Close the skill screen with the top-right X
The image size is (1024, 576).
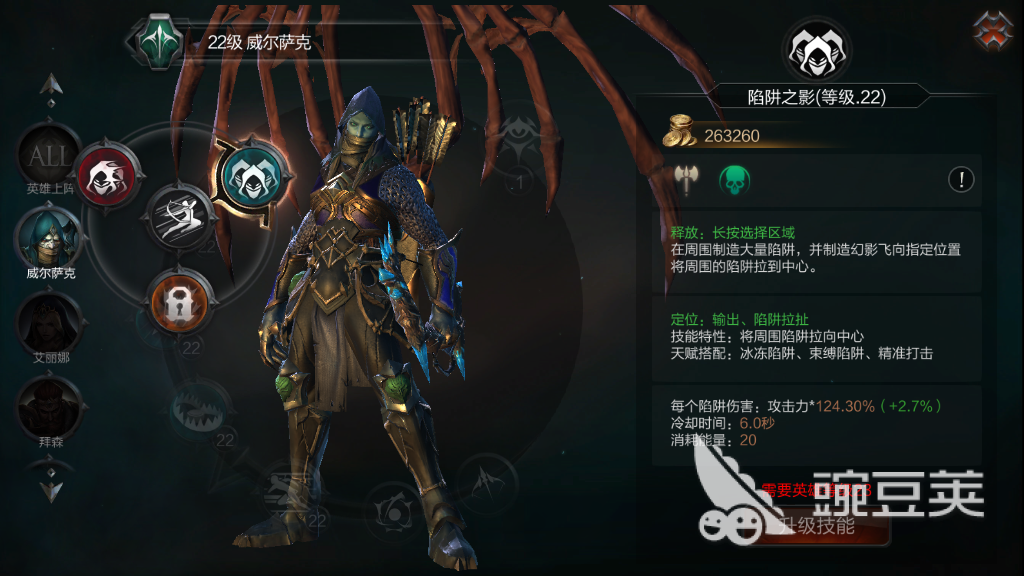click(993, 30)
